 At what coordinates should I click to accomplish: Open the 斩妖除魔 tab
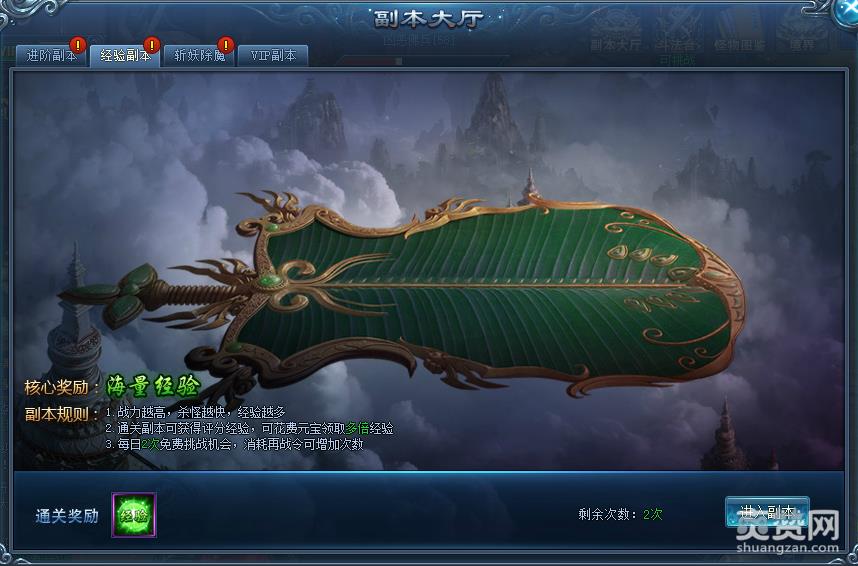pyautogui.click(x=199, y=56)
